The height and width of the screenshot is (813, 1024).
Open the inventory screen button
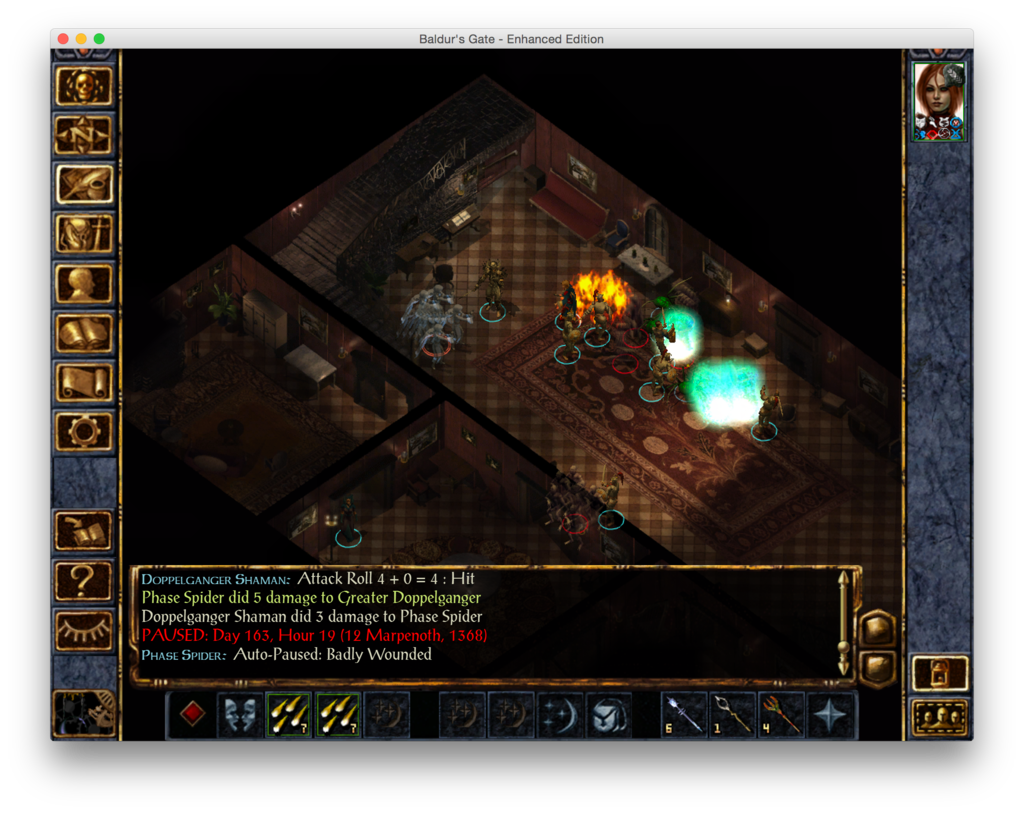point(84,234)
